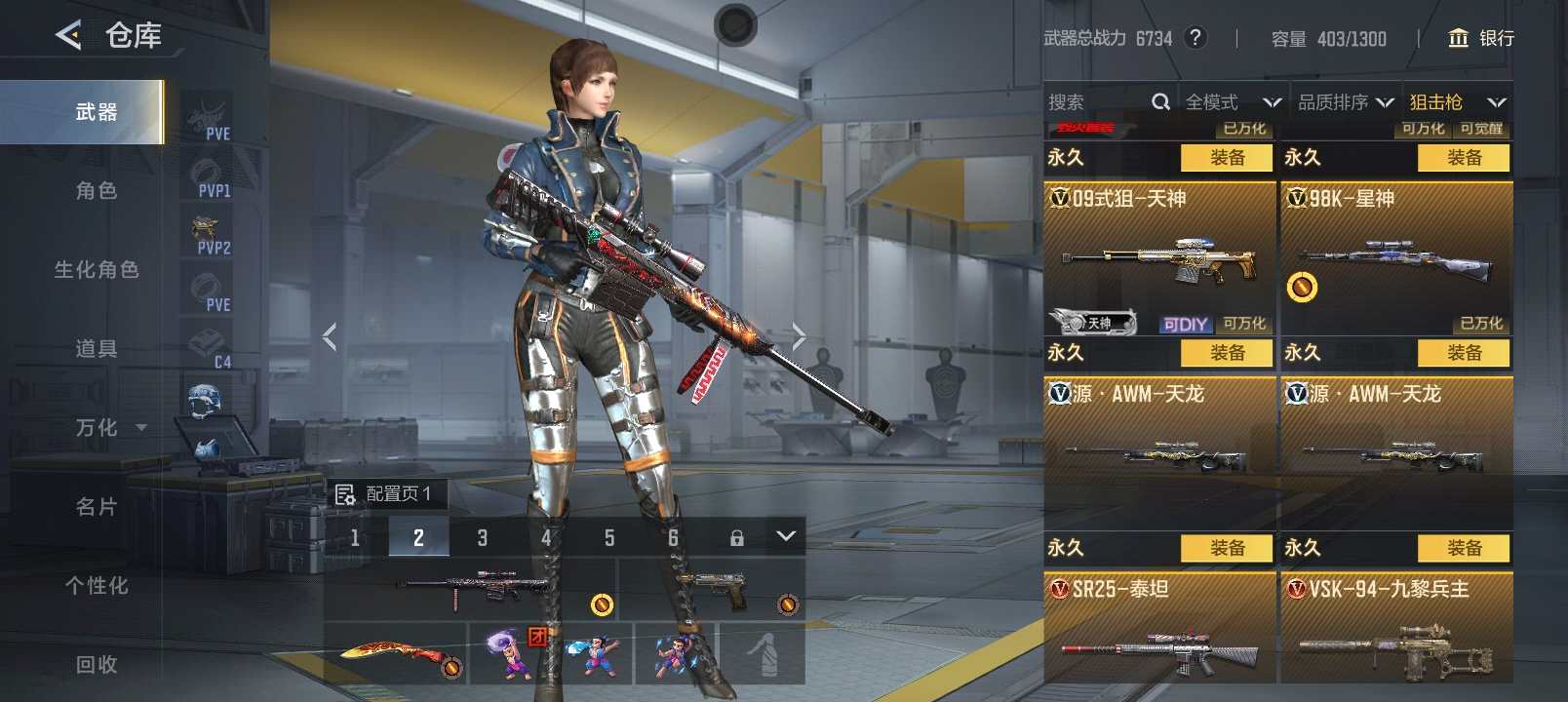
Task: Open the 道具 items tab
Action: click(x=96, y=349)
